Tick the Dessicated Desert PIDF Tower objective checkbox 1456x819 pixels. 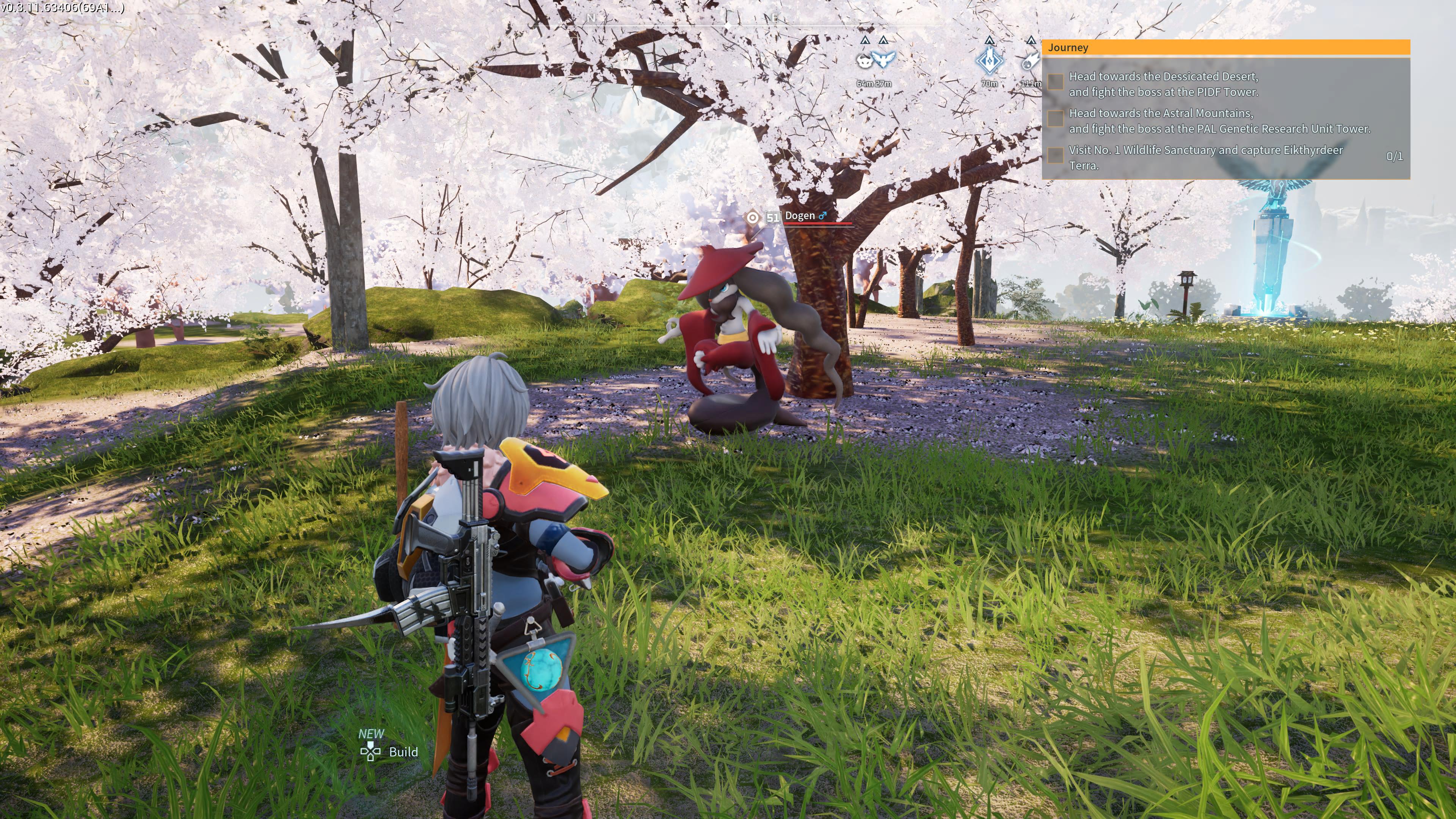click(1055, 82)
